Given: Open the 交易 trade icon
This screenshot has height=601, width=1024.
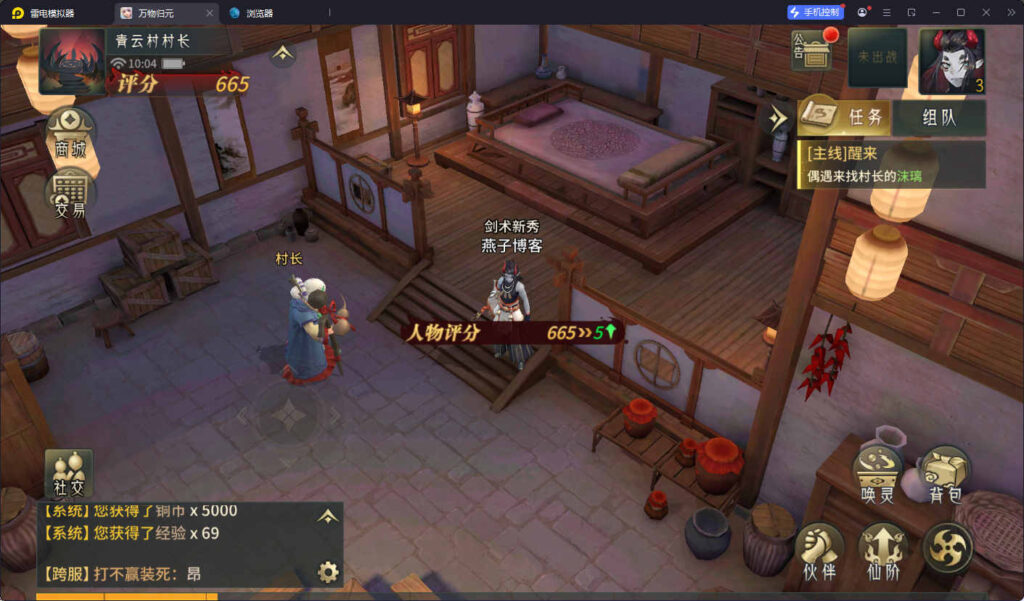Looking at the screenshot, I should (71, 192).
